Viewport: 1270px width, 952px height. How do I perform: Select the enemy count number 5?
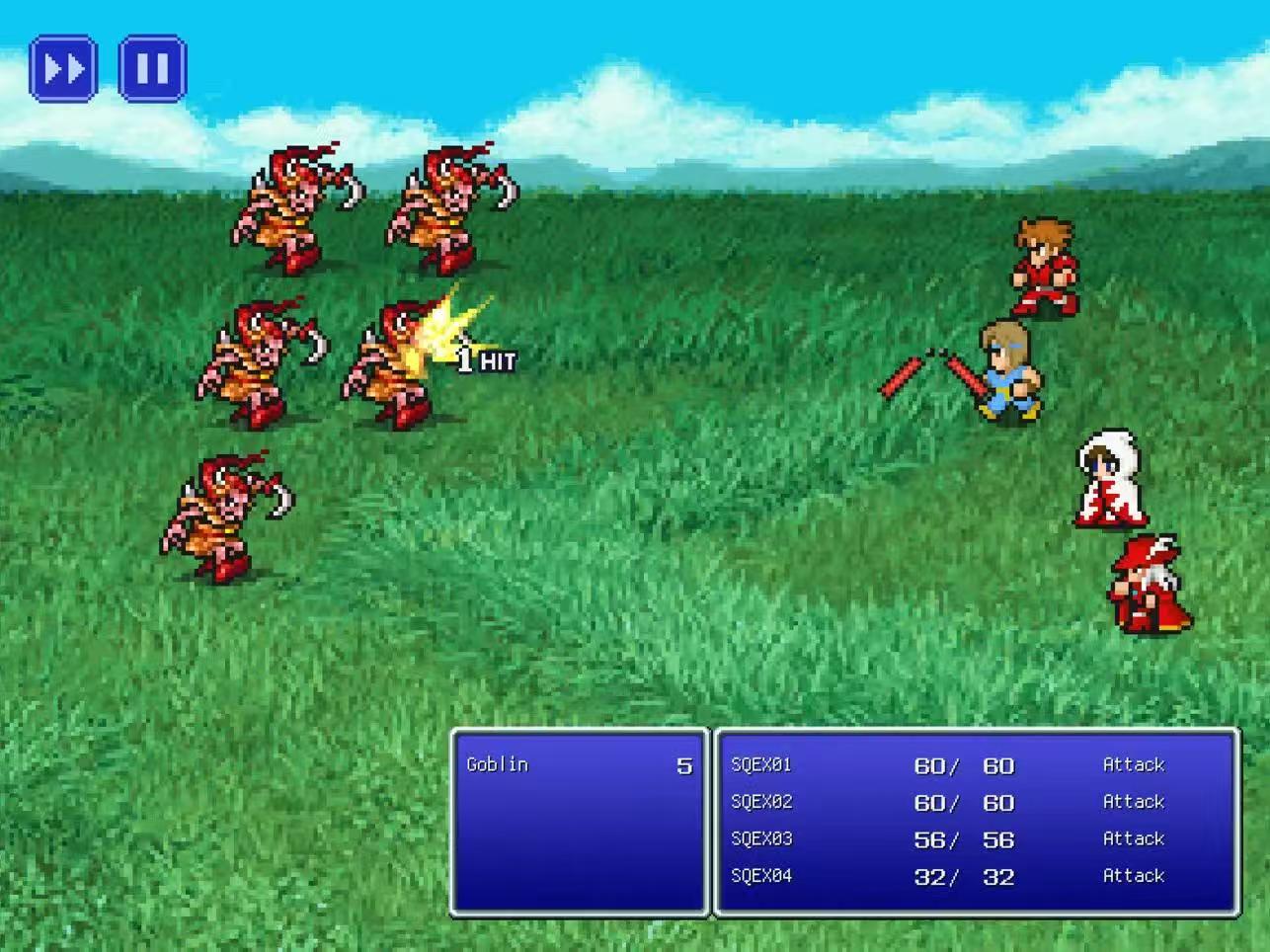pos(683,764)
